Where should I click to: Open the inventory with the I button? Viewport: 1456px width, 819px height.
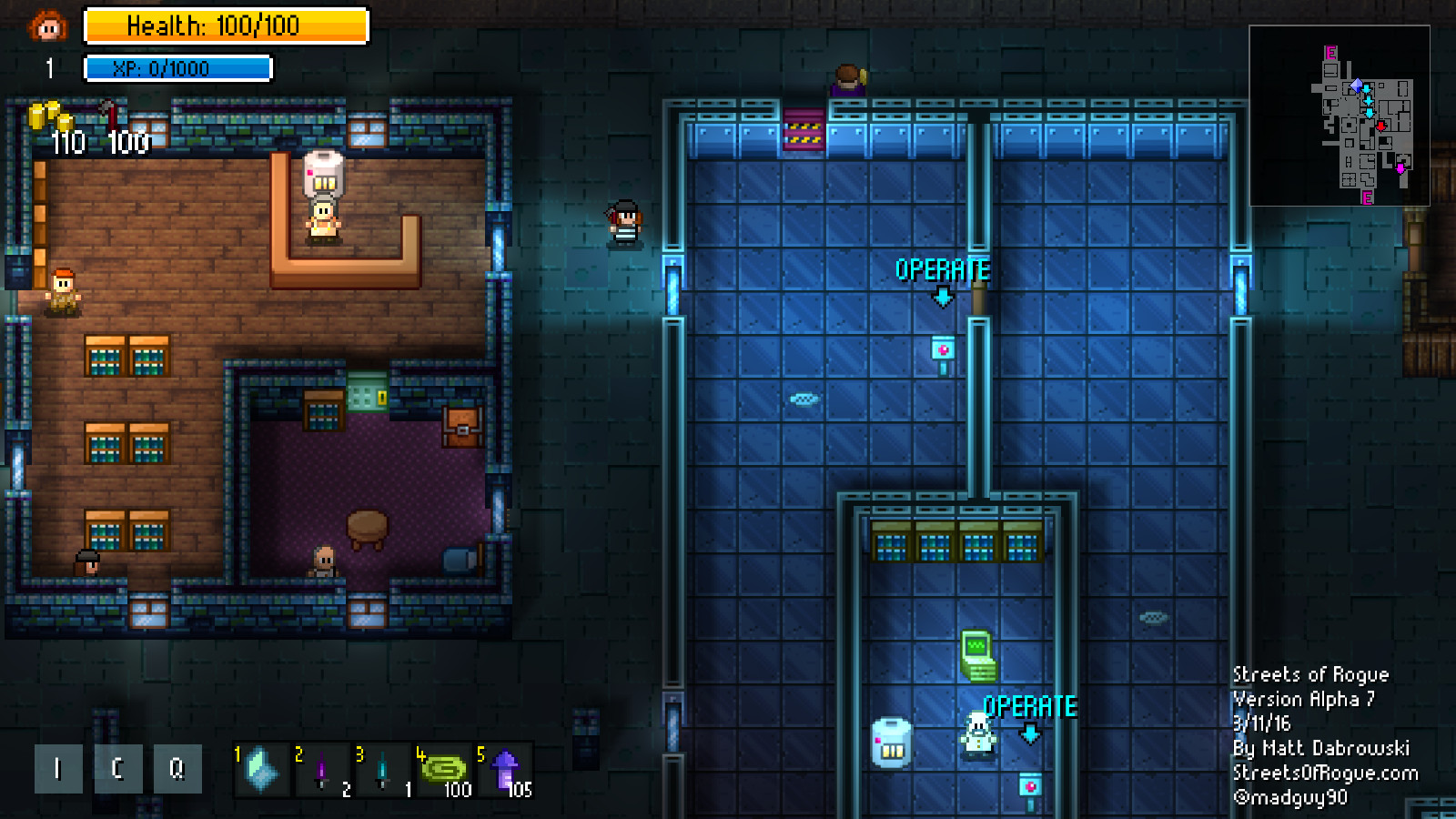tap(57, 767)
